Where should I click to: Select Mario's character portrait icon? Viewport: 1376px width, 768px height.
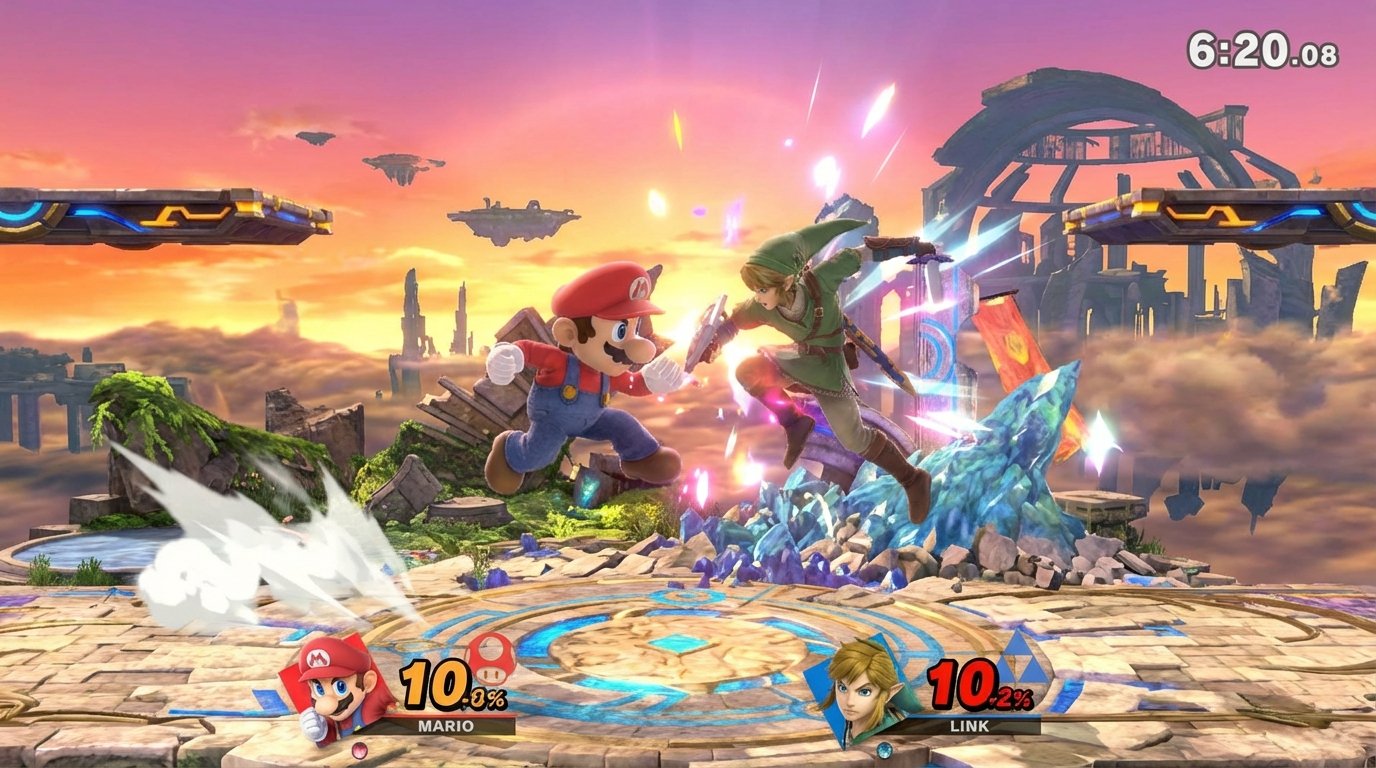click(x=335, y=693)
